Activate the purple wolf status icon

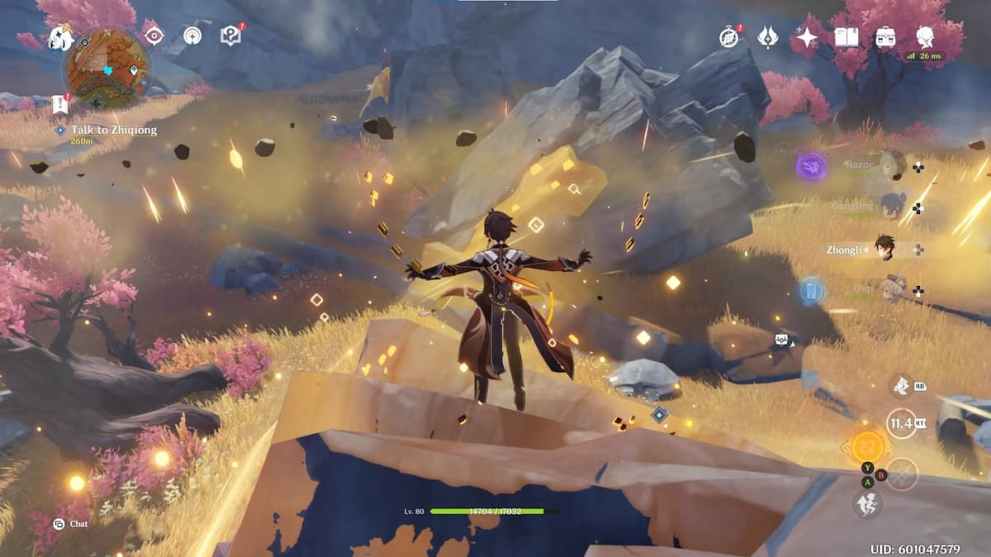811,166
